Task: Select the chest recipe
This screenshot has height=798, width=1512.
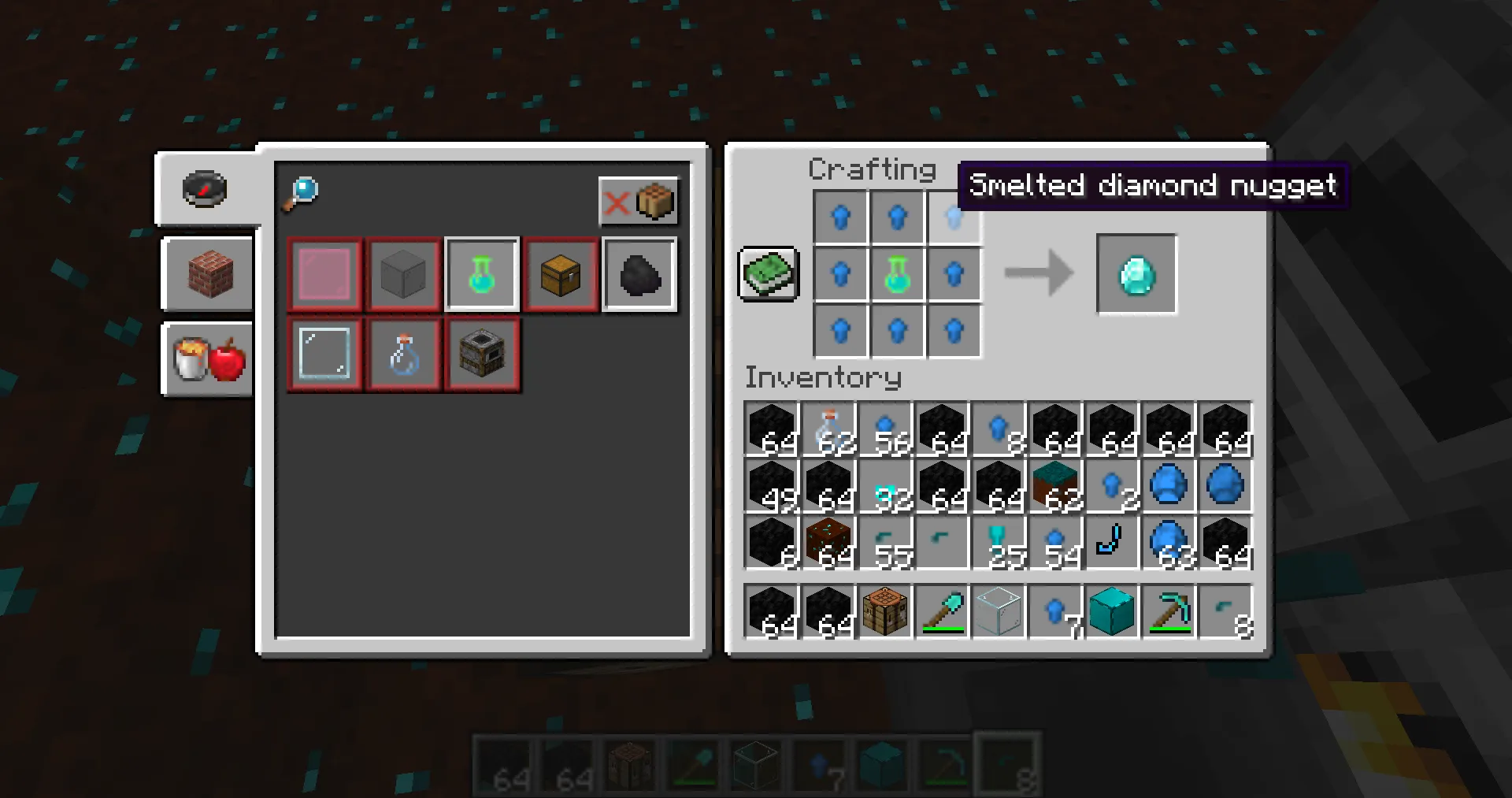Action: click(x=560, y=274)
